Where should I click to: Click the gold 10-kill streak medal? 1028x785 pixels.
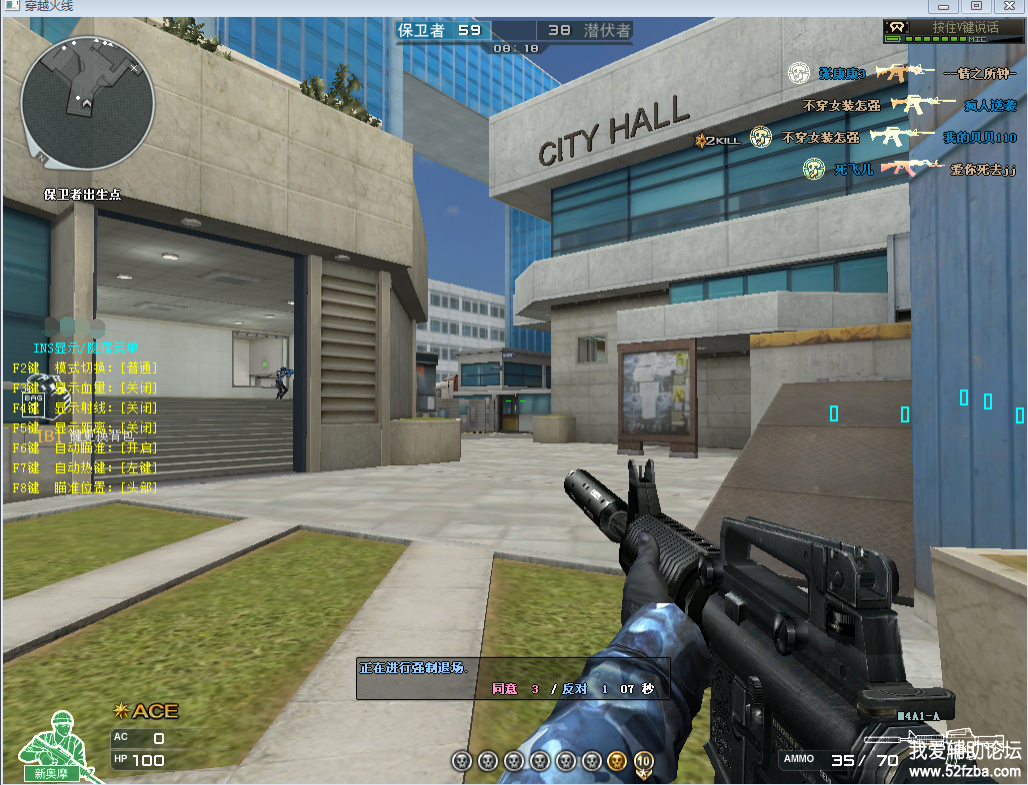point(643,762)
